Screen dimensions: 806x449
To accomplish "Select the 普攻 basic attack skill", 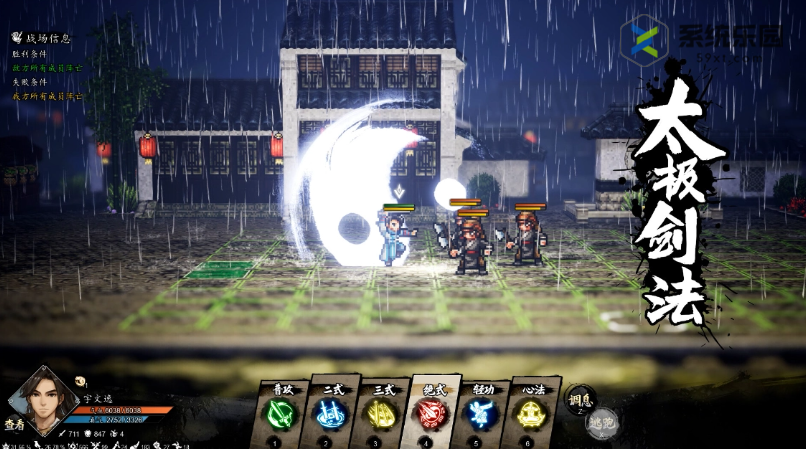I will [x=277, y=412].
